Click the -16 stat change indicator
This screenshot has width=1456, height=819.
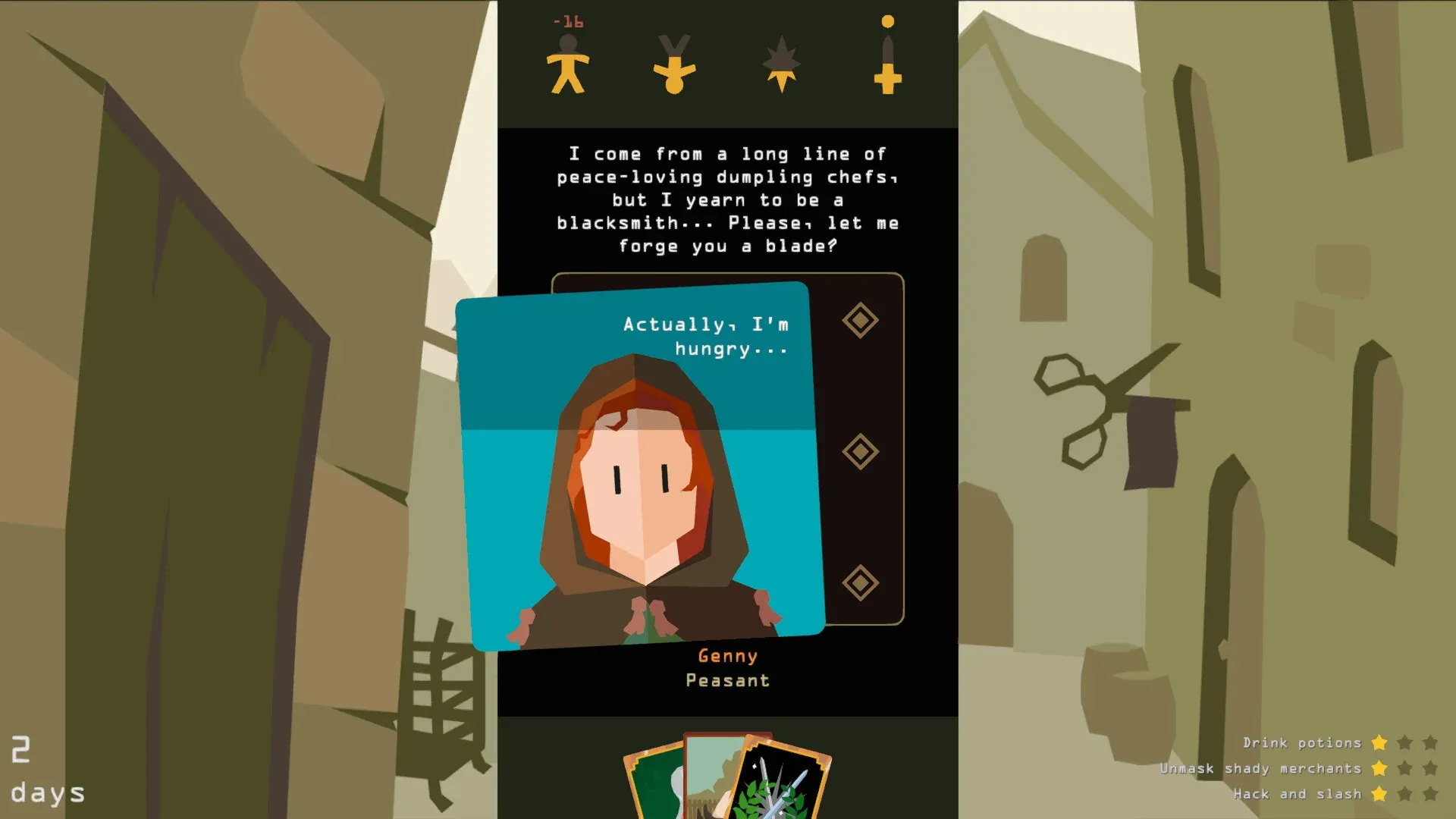point(567,22)
